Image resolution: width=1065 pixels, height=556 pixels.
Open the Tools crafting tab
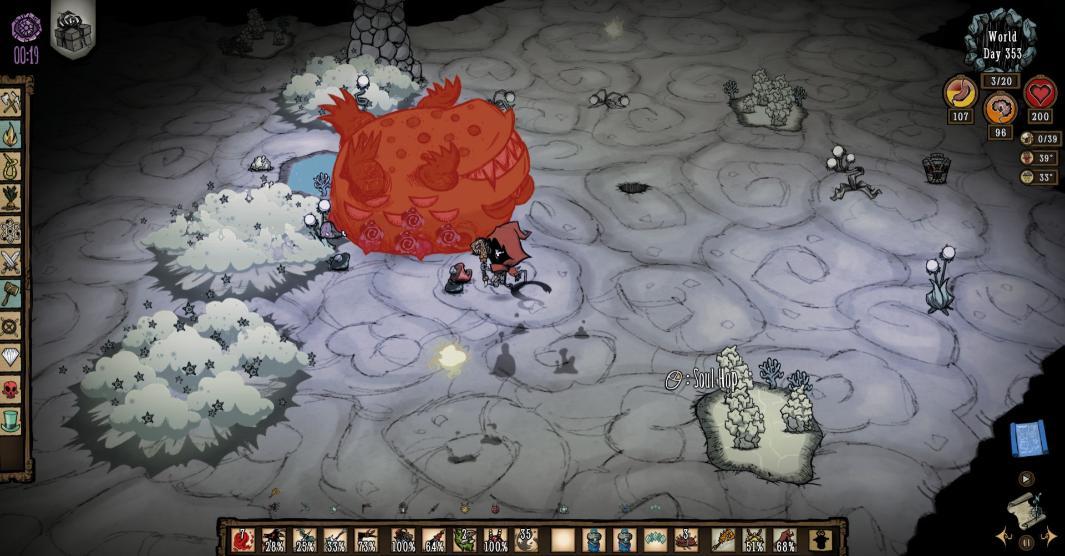pyautogui.click(x=11, y=103)
